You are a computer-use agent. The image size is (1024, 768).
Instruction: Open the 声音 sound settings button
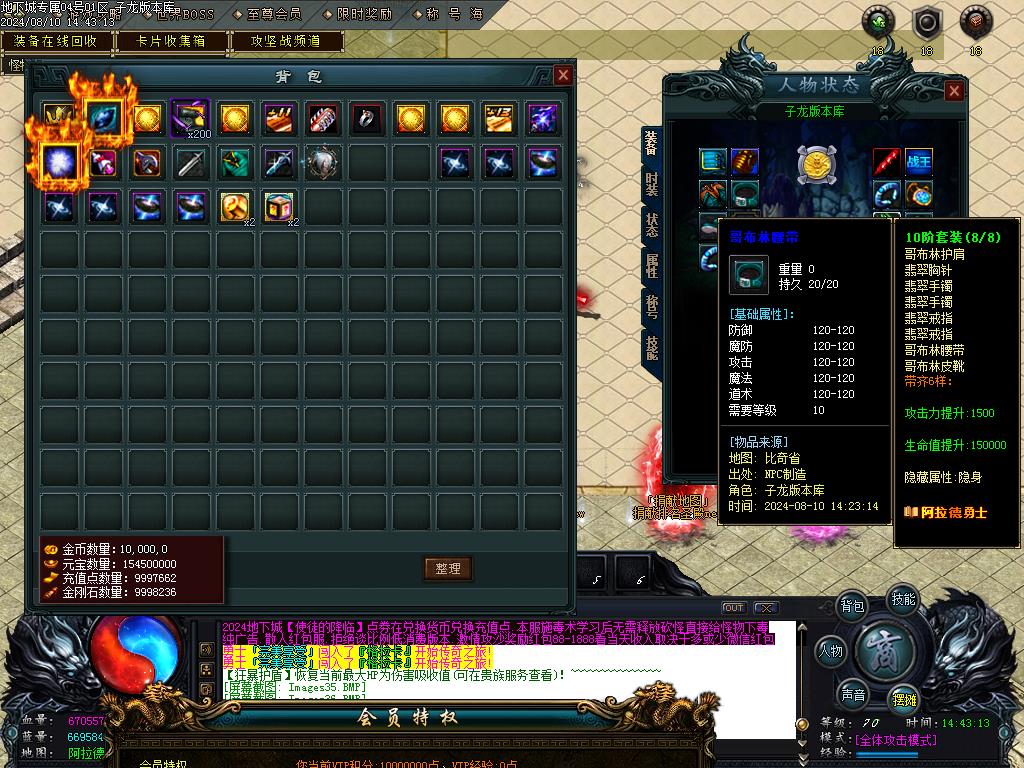coord(852,695)
